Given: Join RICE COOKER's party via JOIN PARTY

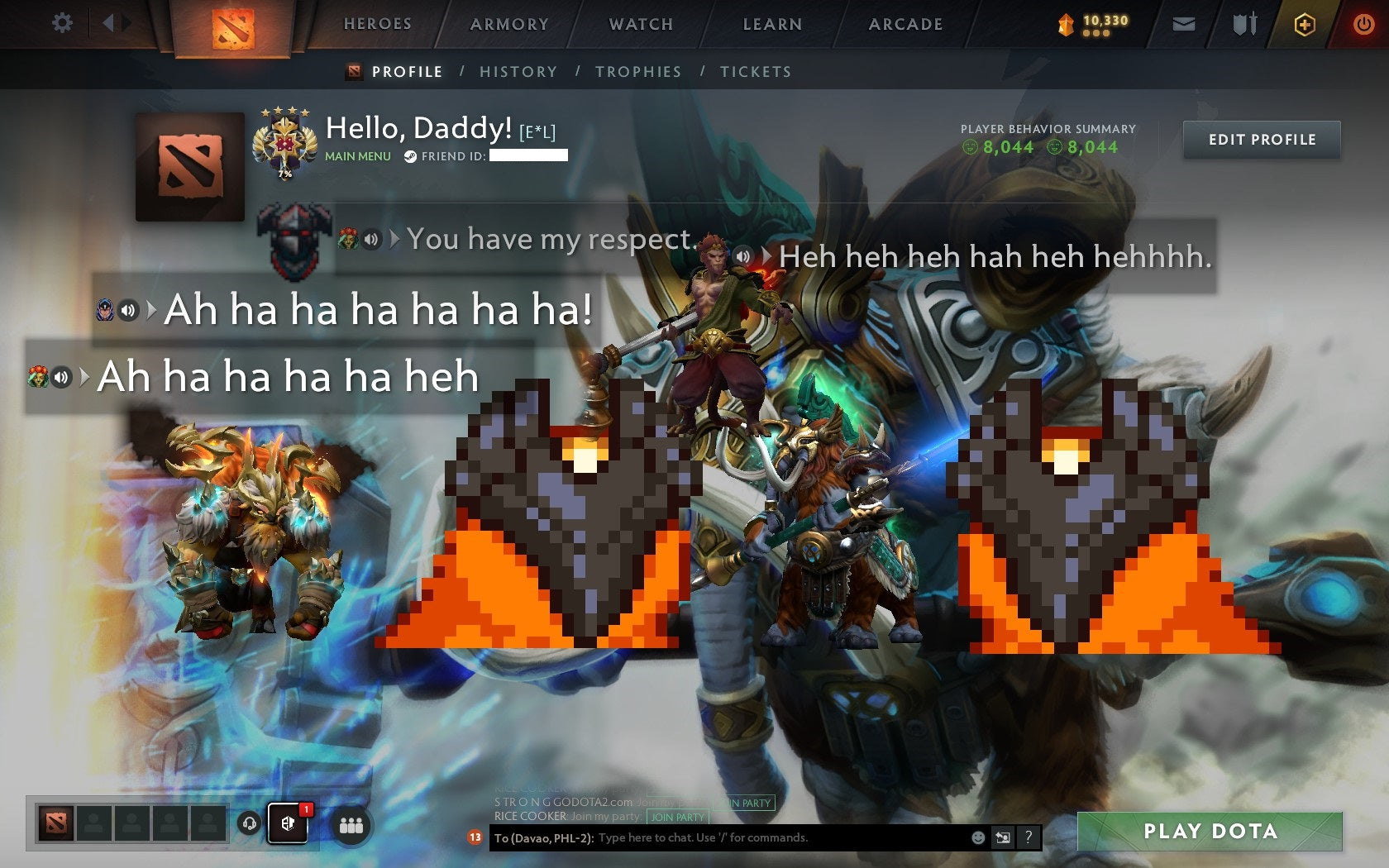Looking at the screenshot, I should [675, 817].
